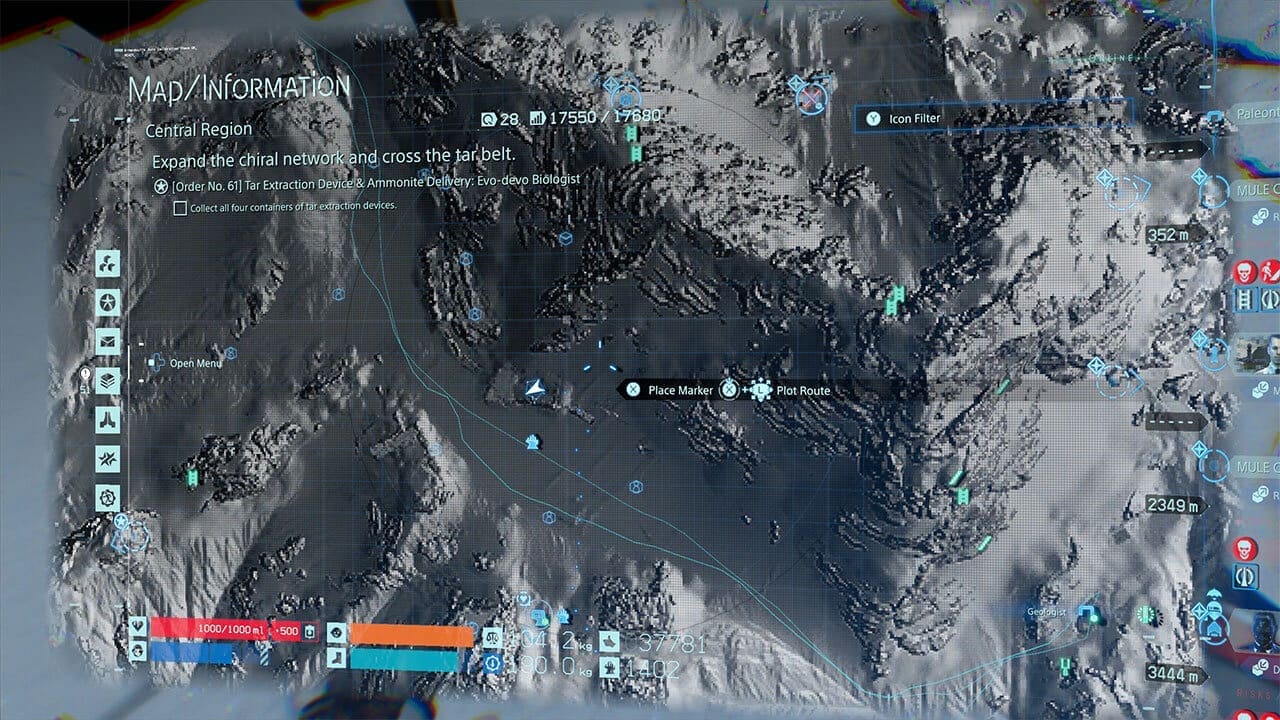Click the handprint counter icon at bottom

pyautogui.click(x=609, y=666)
